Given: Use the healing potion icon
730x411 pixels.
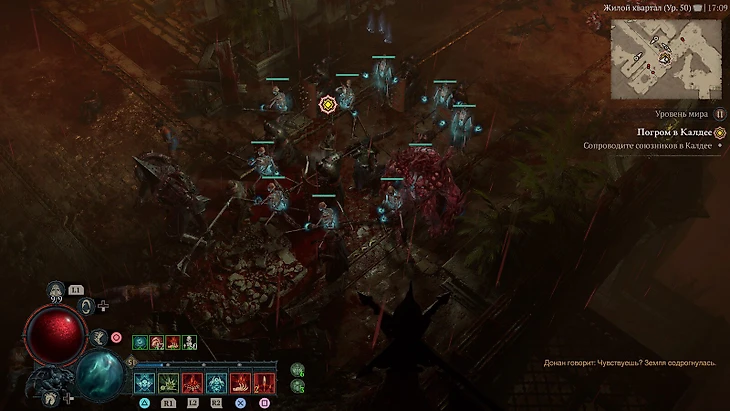Looking at the screenshot, I should (x=56, y=290).
